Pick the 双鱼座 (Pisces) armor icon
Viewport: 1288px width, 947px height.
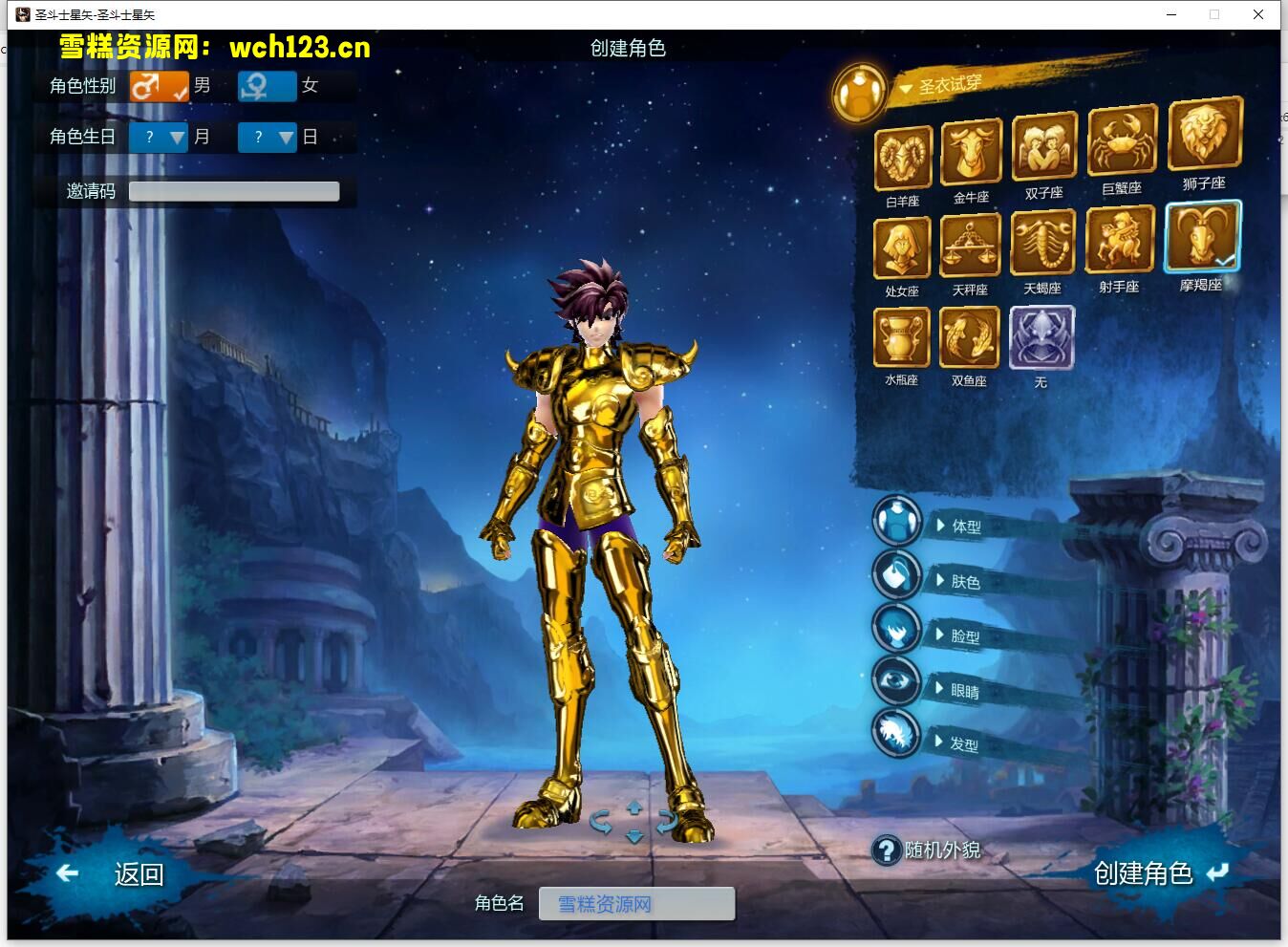969,336
